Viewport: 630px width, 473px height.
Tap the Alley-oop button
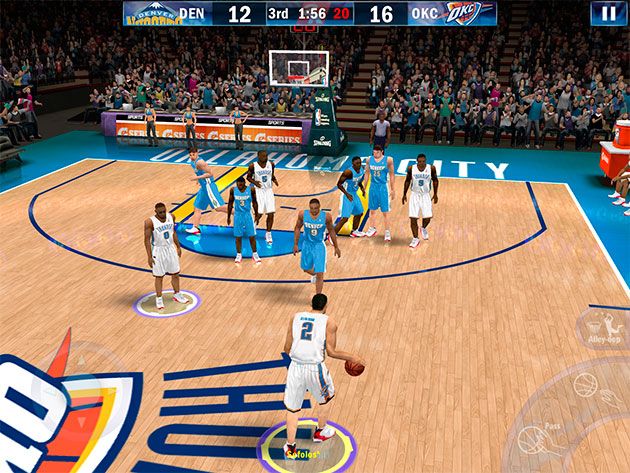click(601, 328)
